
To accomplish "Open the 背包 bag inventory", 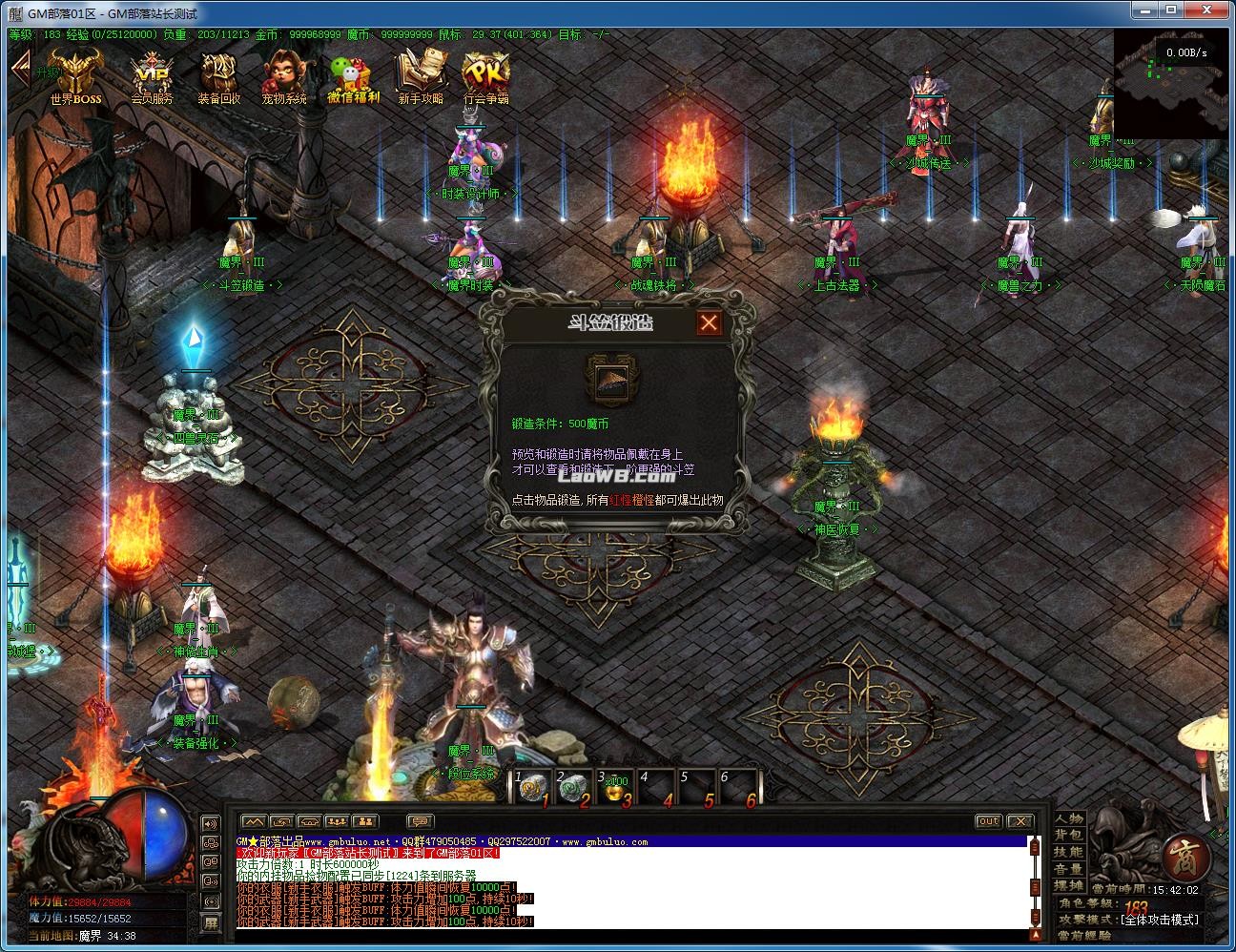I will click(1068, 836).
